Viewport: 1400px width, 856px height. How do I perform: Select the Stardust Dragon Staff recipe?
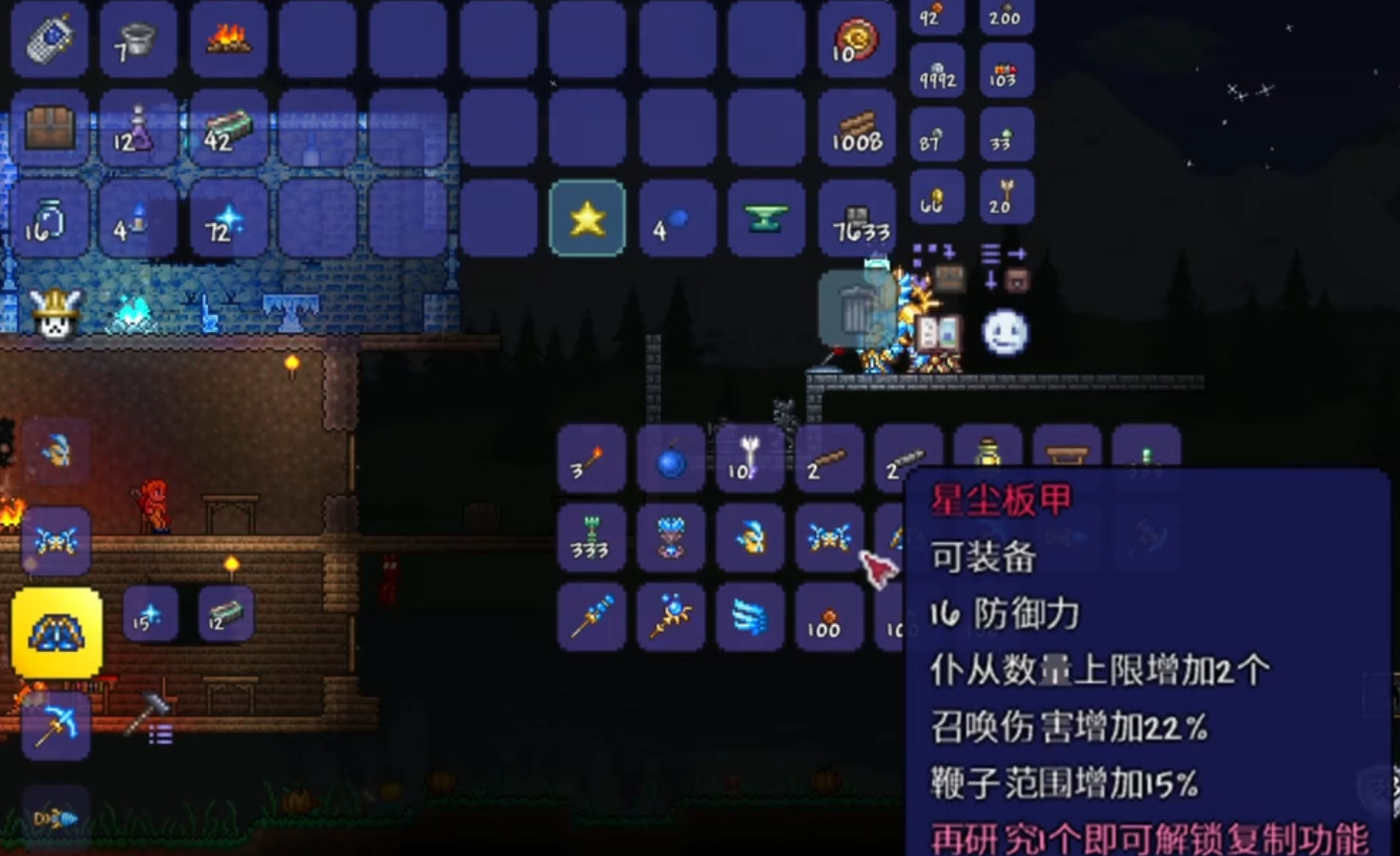[x=591, y=616]
